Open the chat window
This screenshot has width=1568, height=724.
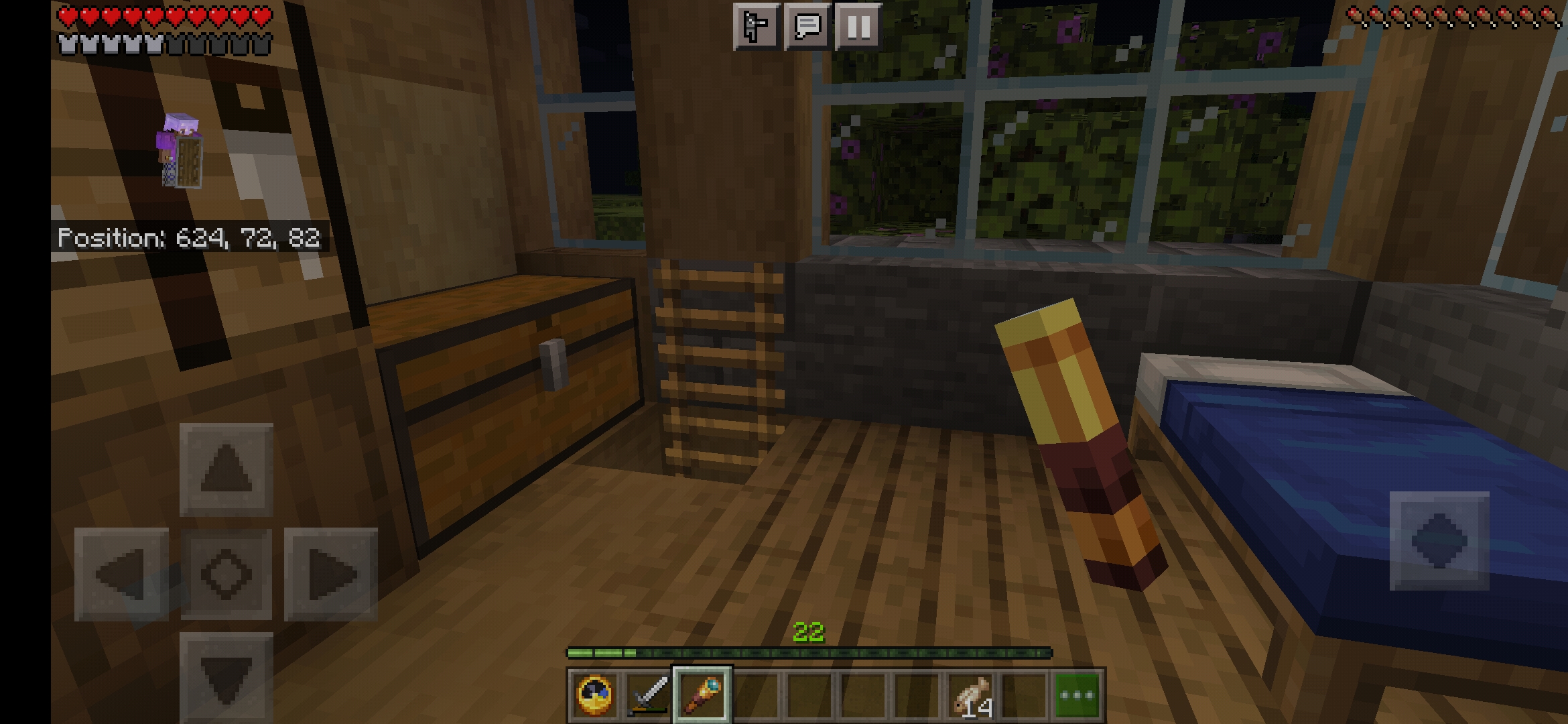click(807, 27)
